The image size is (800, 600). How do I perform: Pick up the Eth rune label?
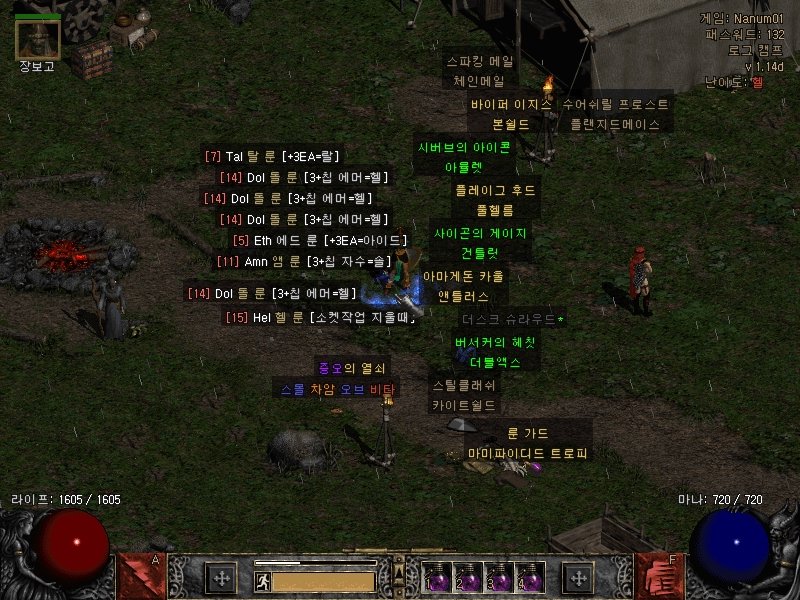319,240
